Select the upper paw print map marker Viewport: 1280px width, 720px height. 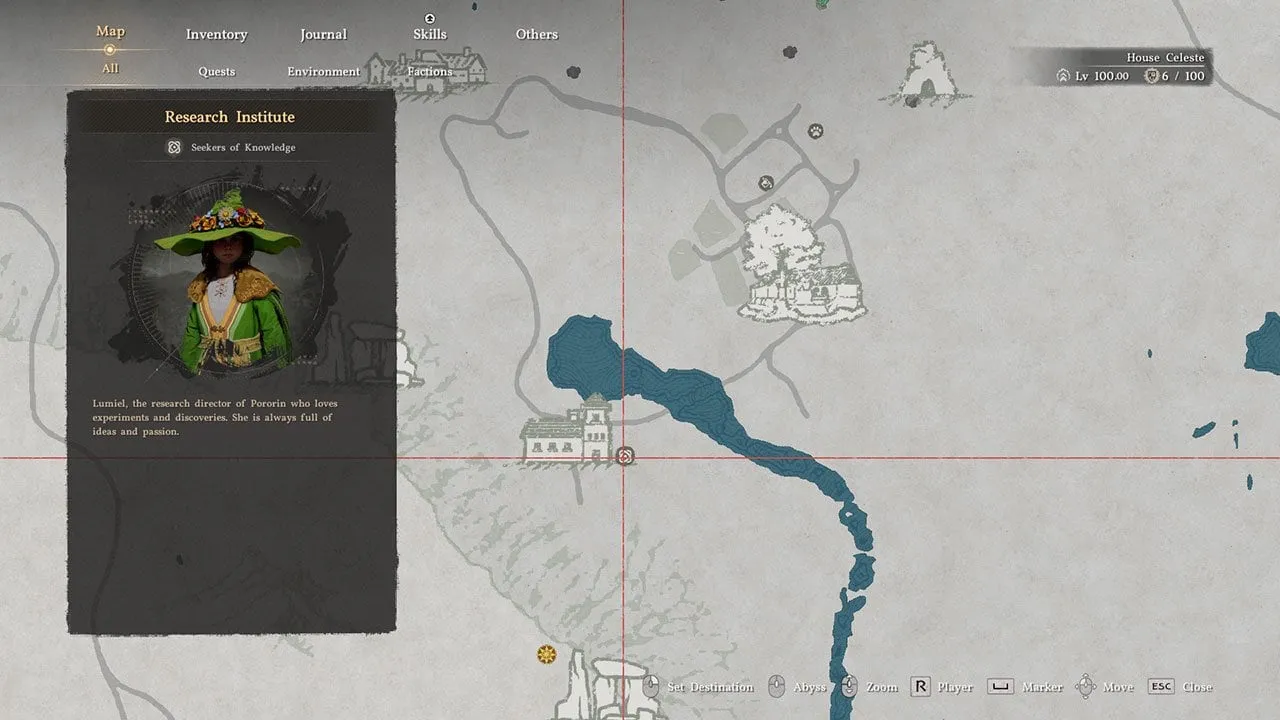point(816,131)
